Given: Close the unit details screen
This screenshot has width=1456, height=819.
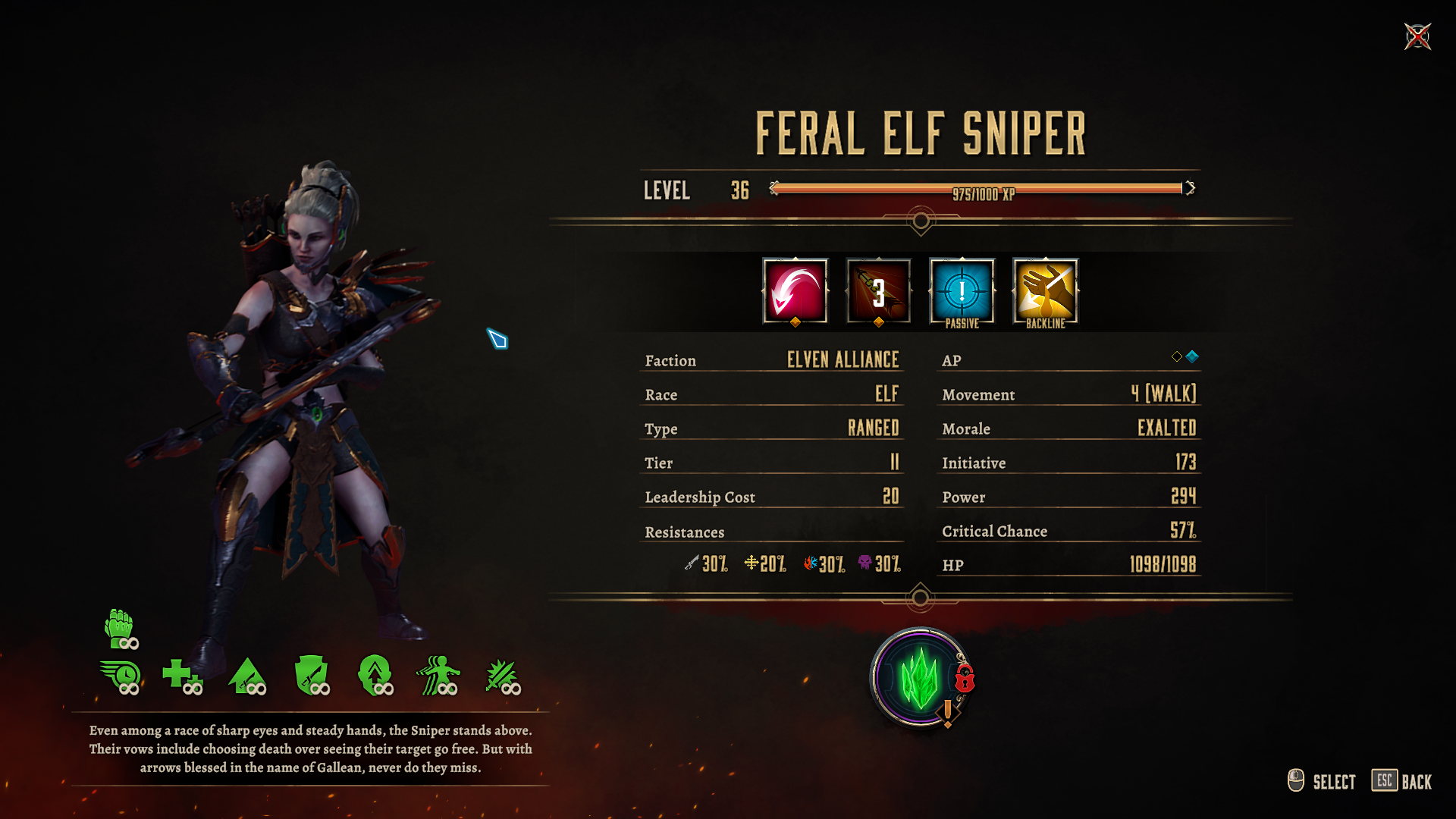Looking at the screenshot, I should (x=1417, y=36).
